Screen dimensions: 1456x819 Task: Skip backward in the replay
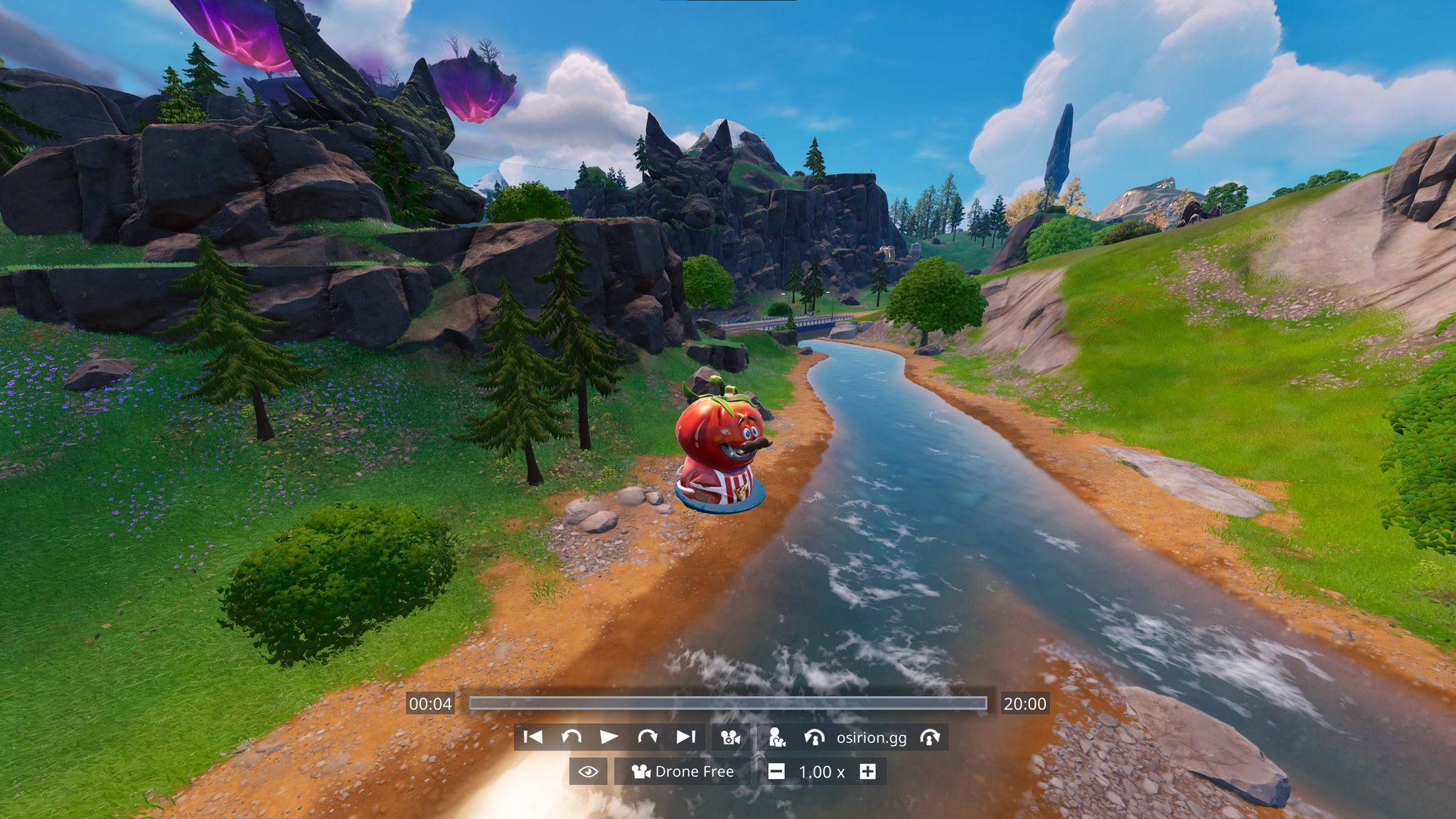point(571,737)
